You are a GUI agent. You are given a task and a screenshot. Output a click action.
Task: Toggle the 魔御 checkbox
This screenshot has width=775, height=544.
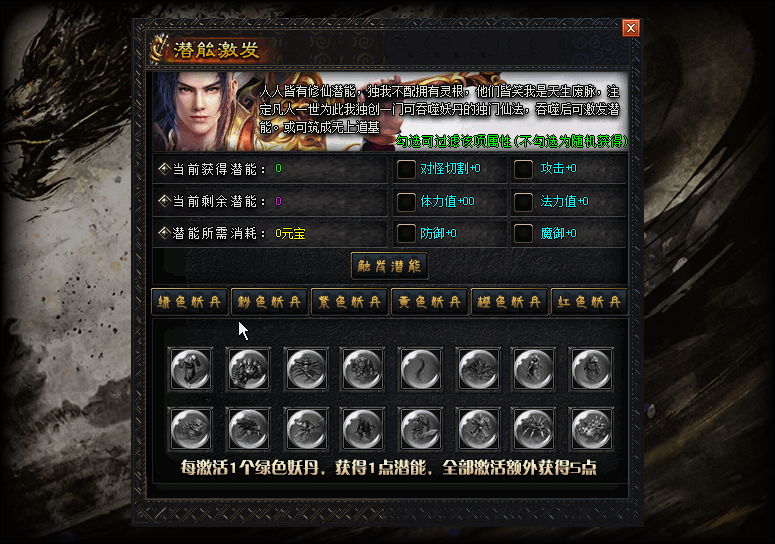point(523,234)
